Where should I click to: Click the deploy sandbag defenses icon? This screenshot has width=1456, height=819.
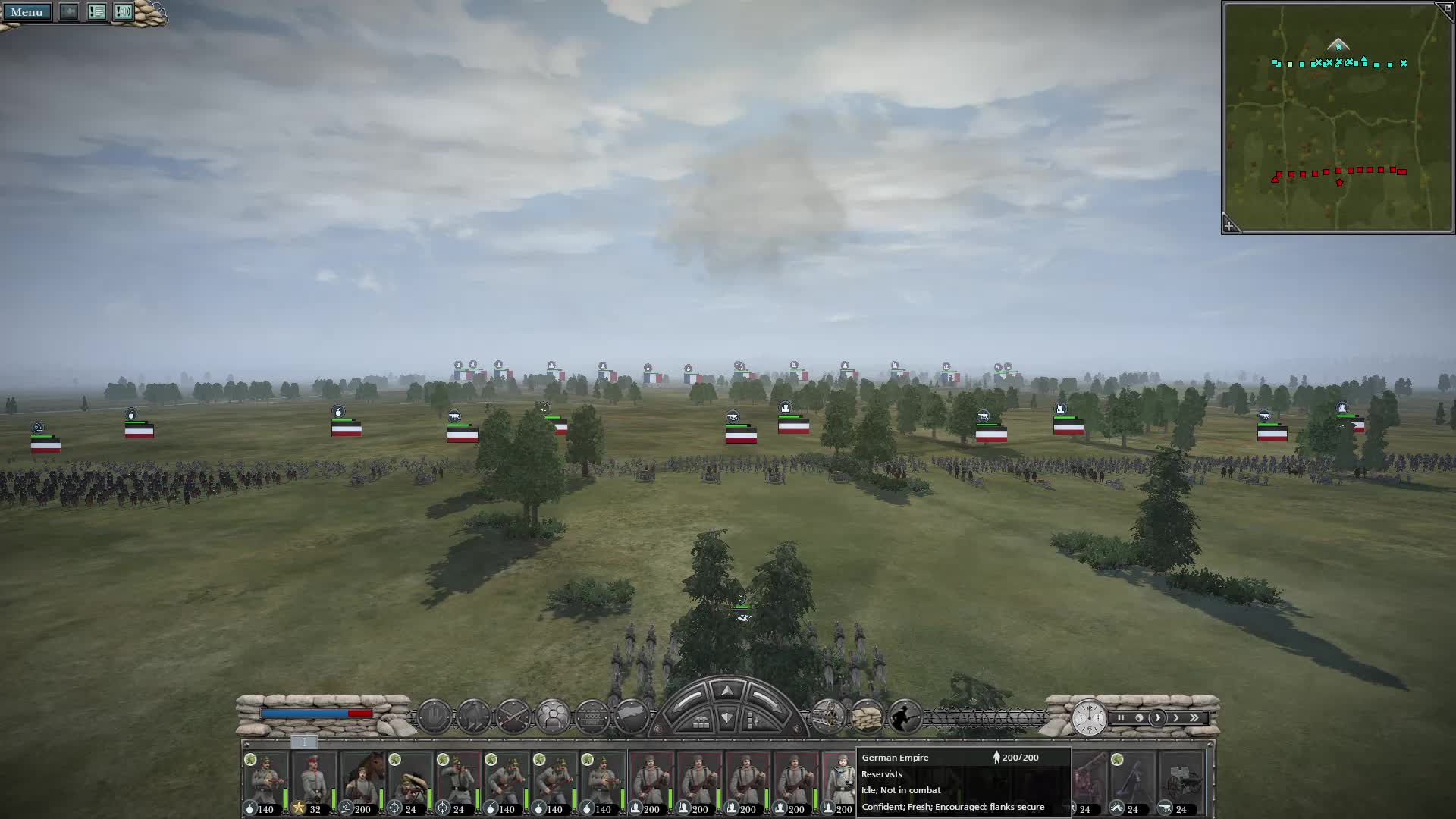coord(867,715)
